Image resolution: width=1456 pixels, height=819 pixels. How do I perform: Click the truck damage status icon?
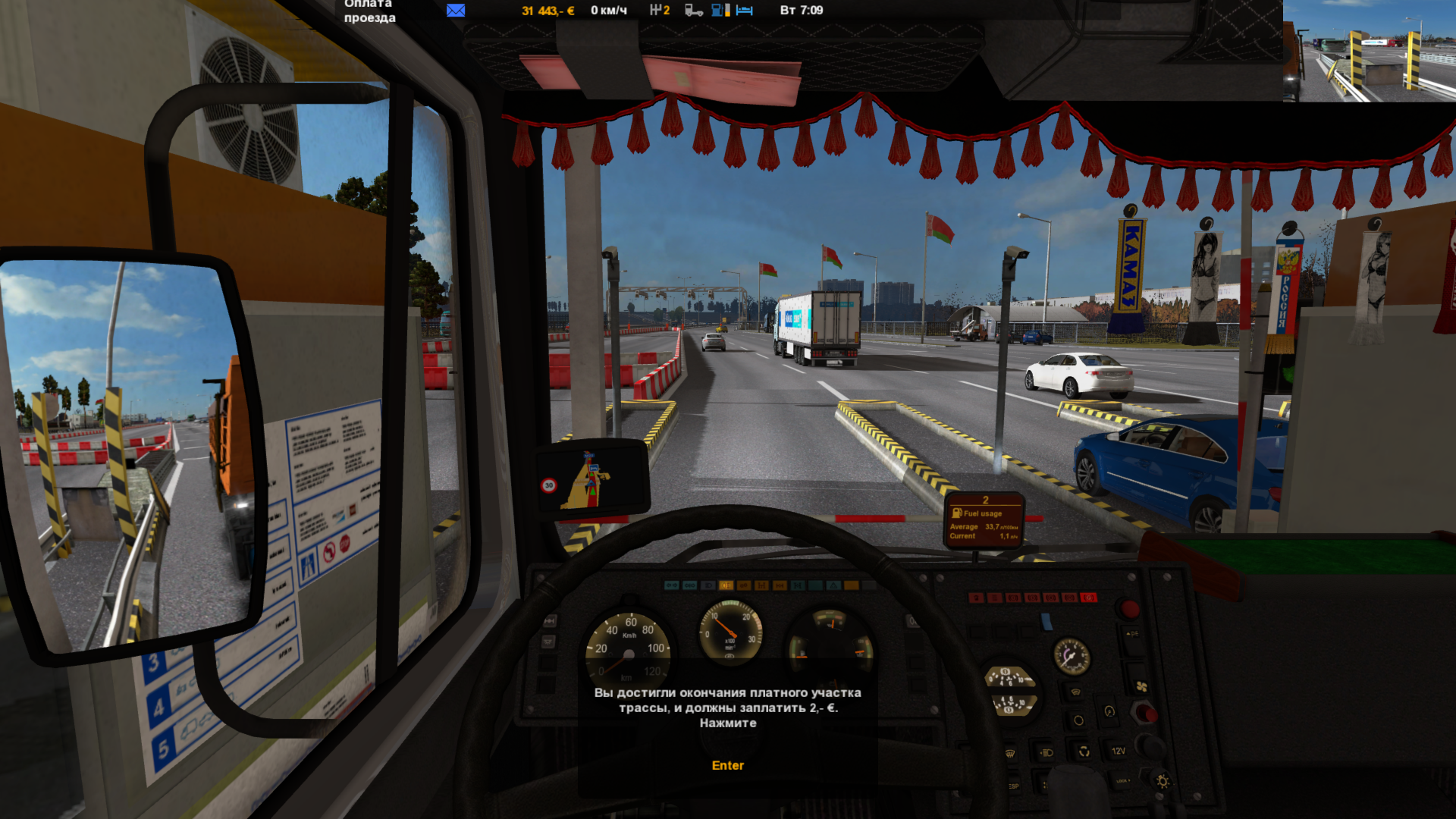pyautogui.click(x=693, y=10)
